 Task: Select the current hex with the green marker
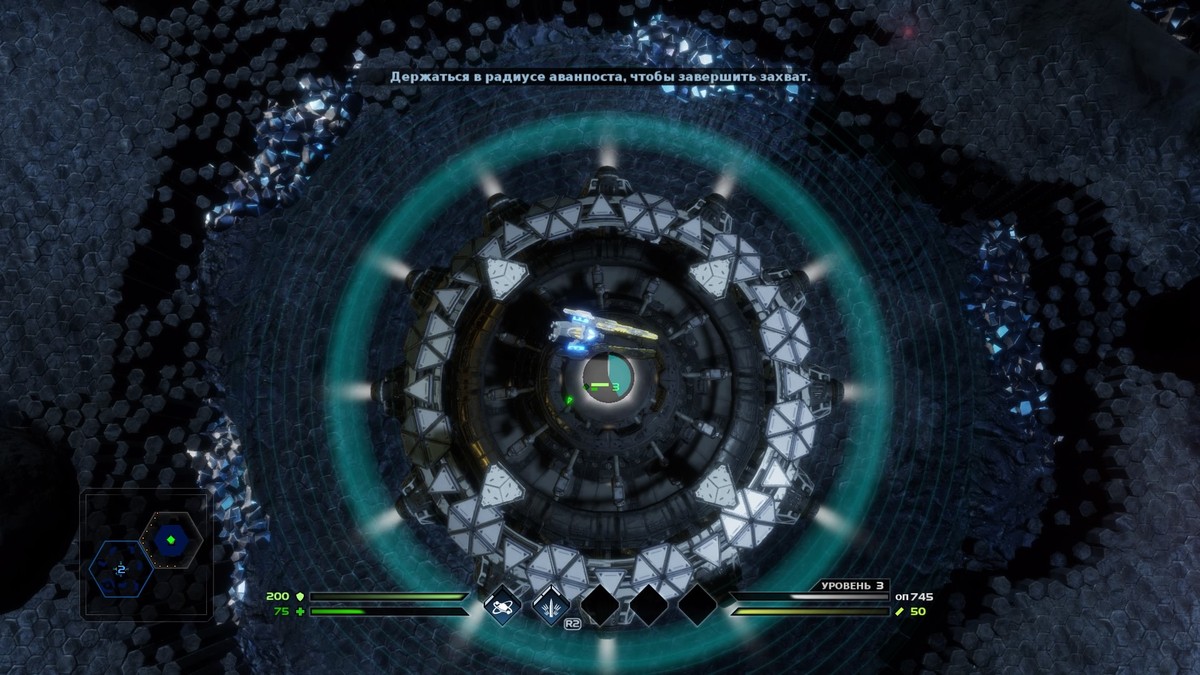click(x=171, y=540)
